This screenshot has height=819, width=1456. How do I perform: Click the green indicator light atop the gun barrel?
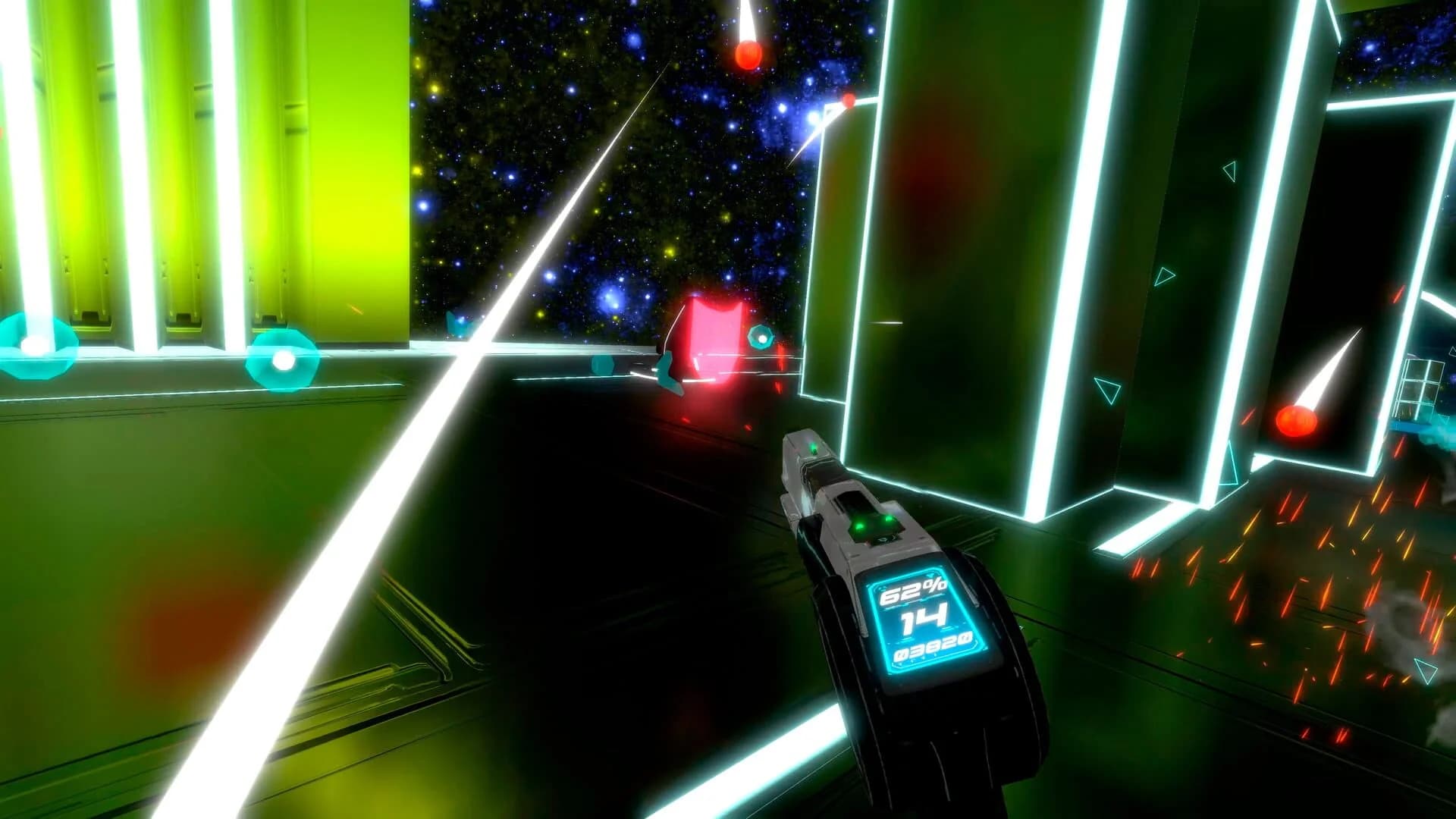click(x=814, y=449)
